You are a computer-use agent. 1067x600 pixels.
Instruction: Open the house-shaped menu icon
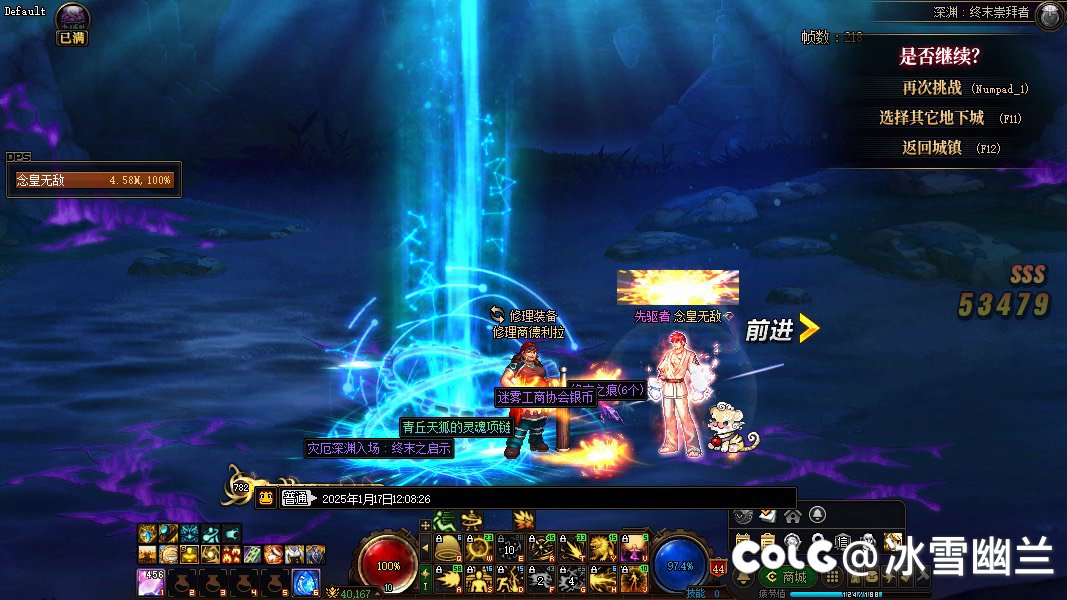pyautogui.click(x=792, y=515)
